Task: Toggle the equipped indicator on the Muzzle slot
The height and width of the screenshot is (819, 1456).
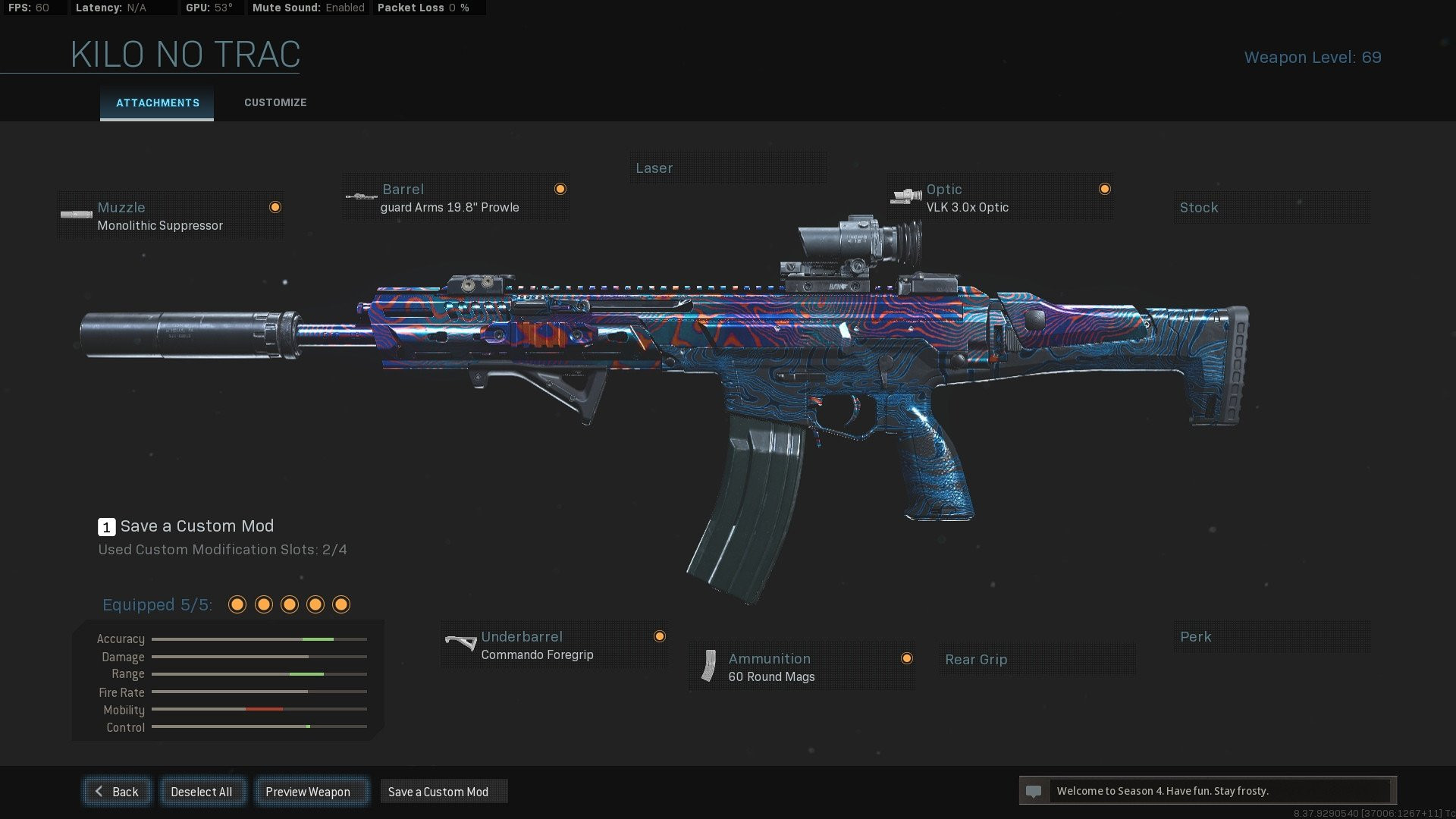Action: pyautogui.click(x=275, y=206)
